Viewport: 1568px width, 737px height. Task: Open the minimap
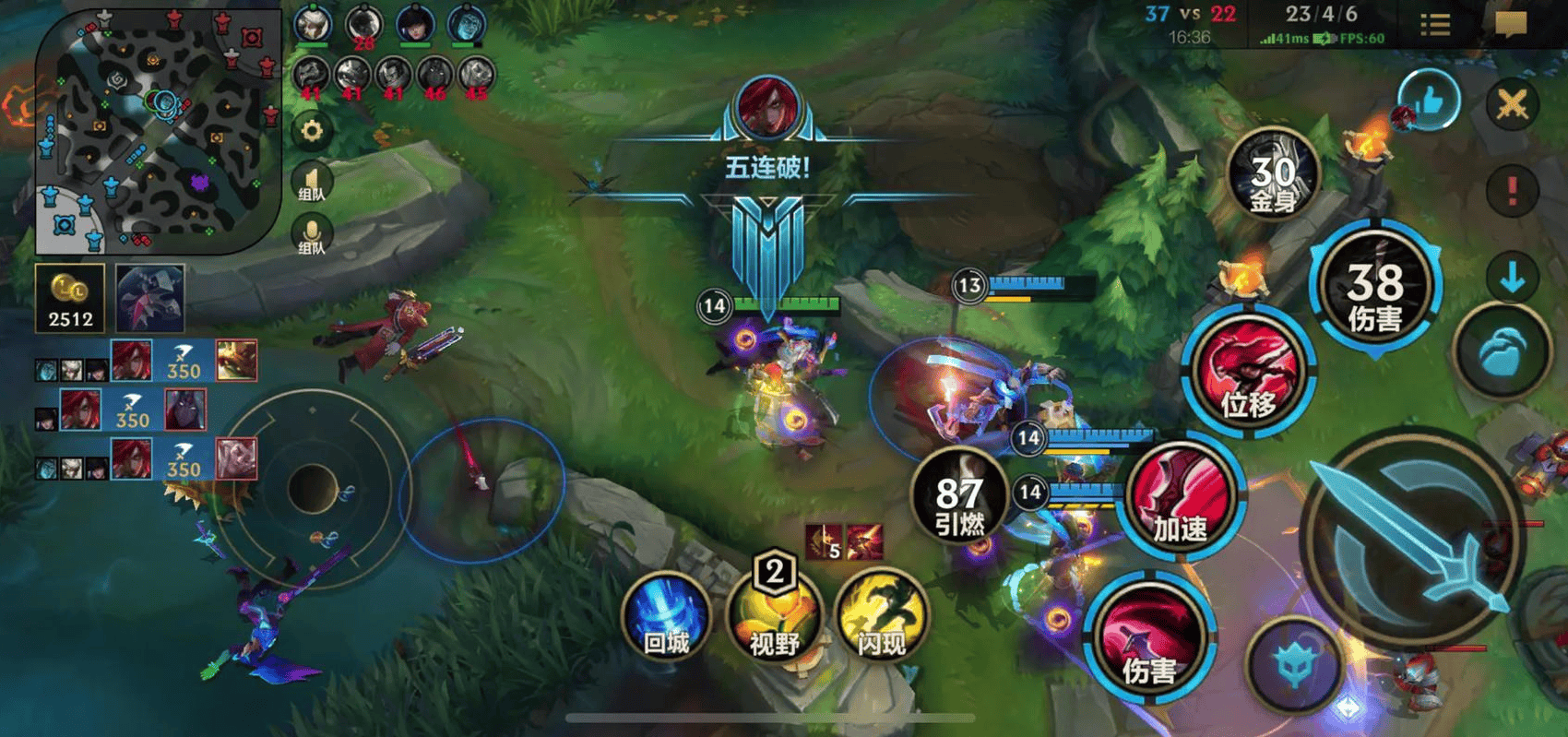pos(157,129)
